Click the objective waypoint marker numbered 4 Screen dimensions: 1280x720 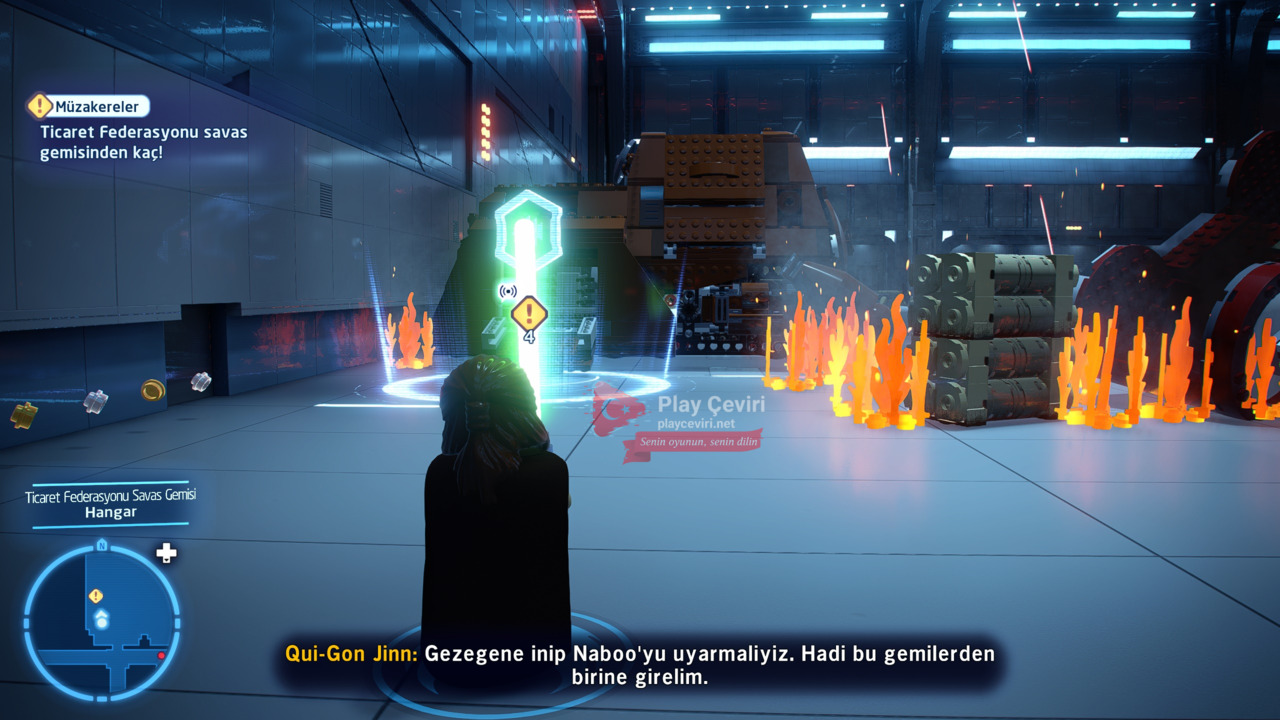click(x=528, y=316)
